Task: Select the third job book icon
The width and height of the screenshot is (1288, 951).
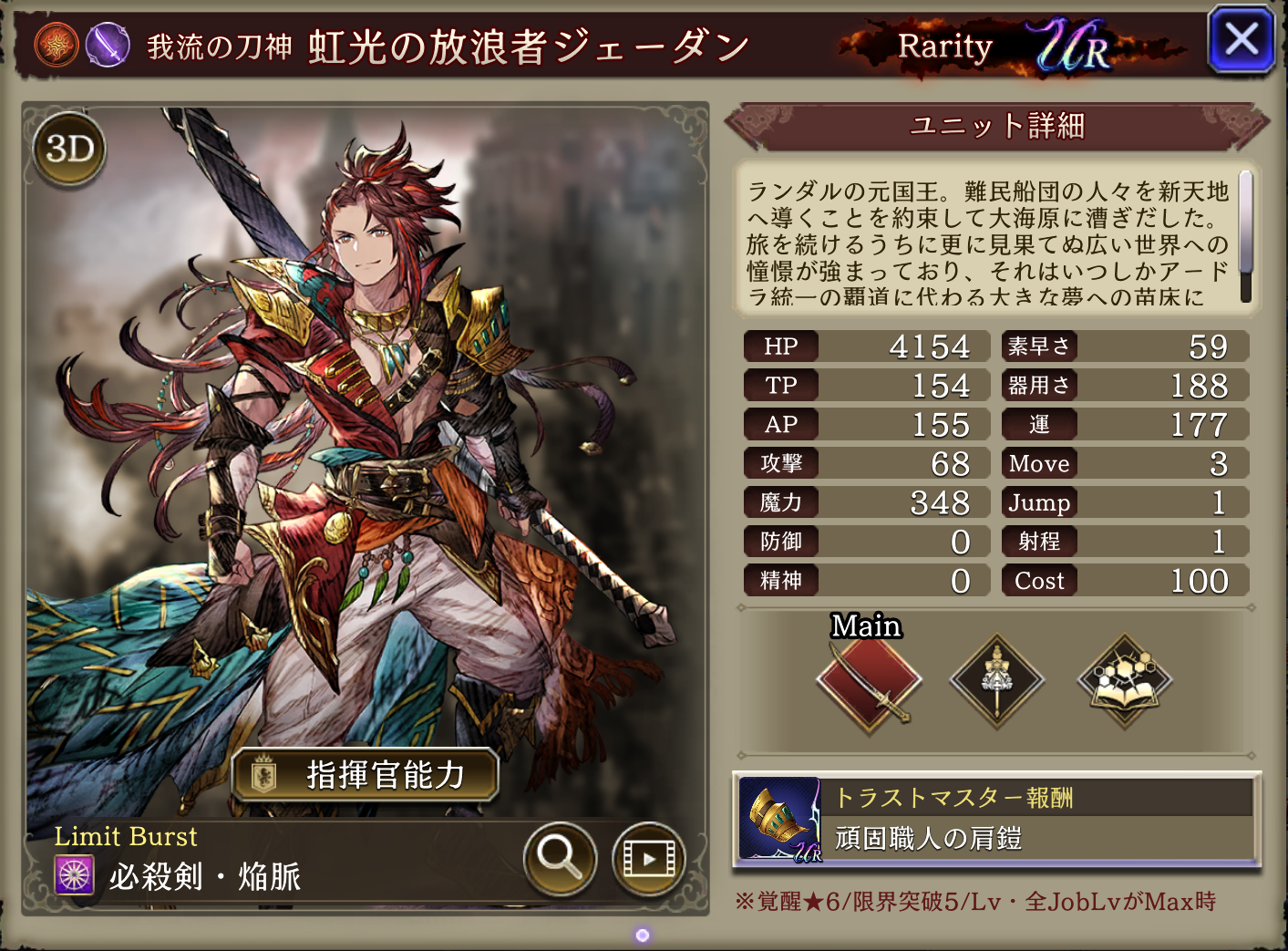Action: 1125,681
